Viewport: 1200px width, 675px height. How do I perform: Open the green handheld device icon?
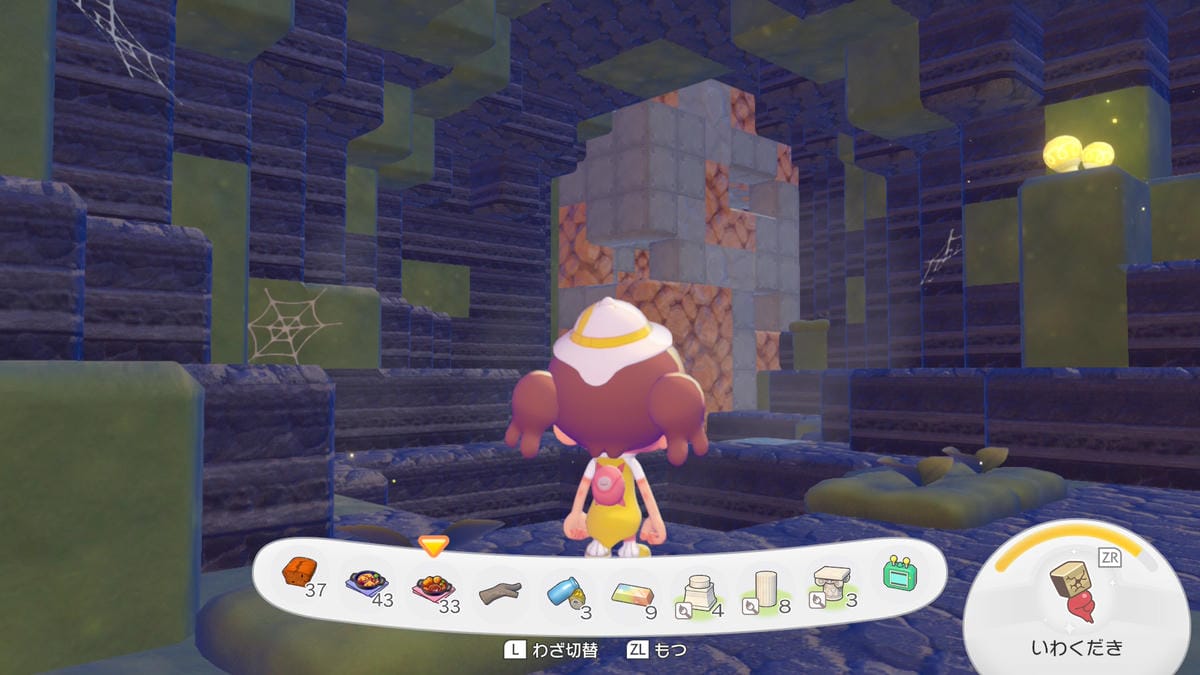click(x=899, y=573)
